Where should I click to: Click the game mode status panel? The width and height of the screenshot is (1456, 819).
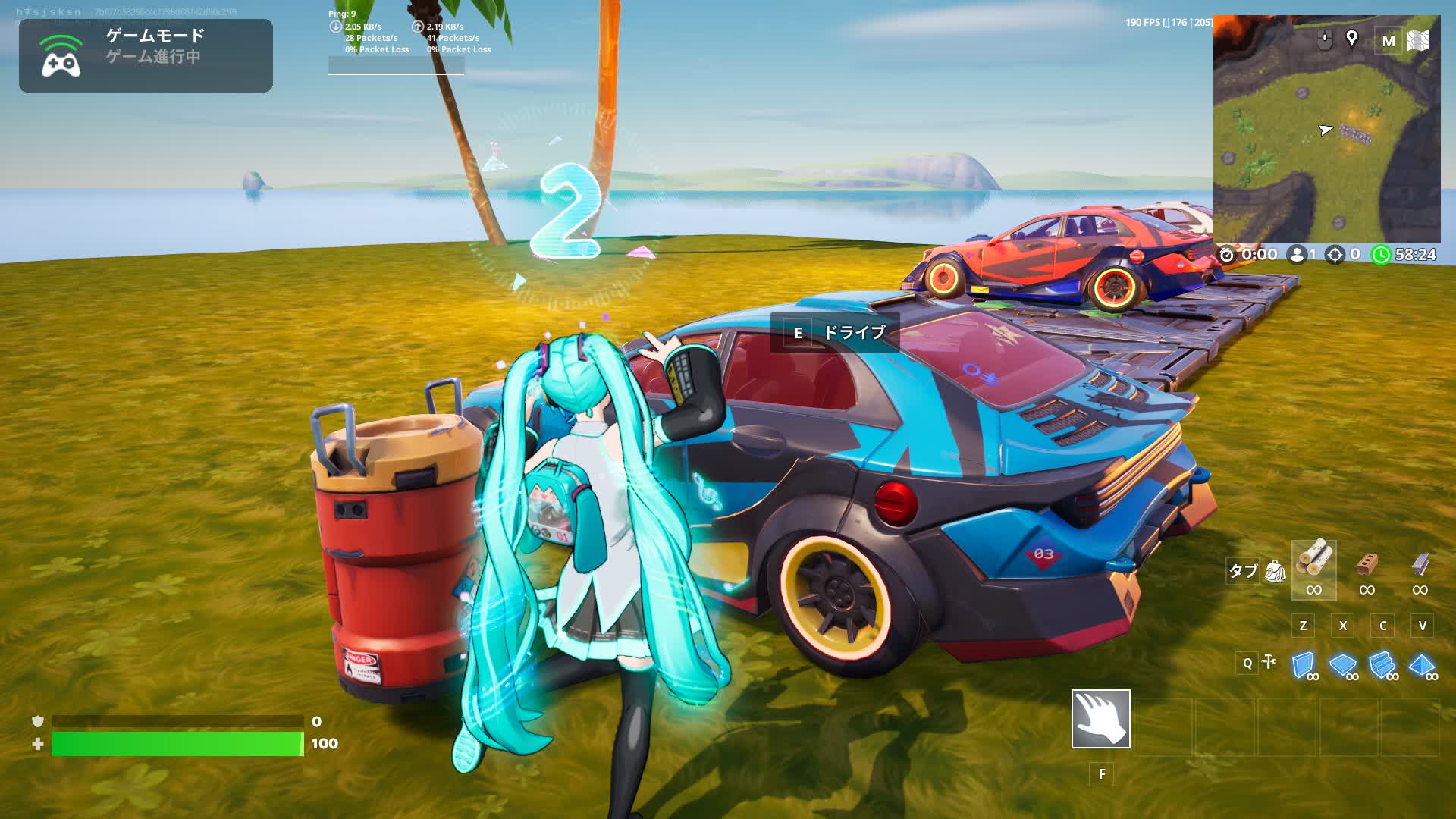(x=146, y=55)
